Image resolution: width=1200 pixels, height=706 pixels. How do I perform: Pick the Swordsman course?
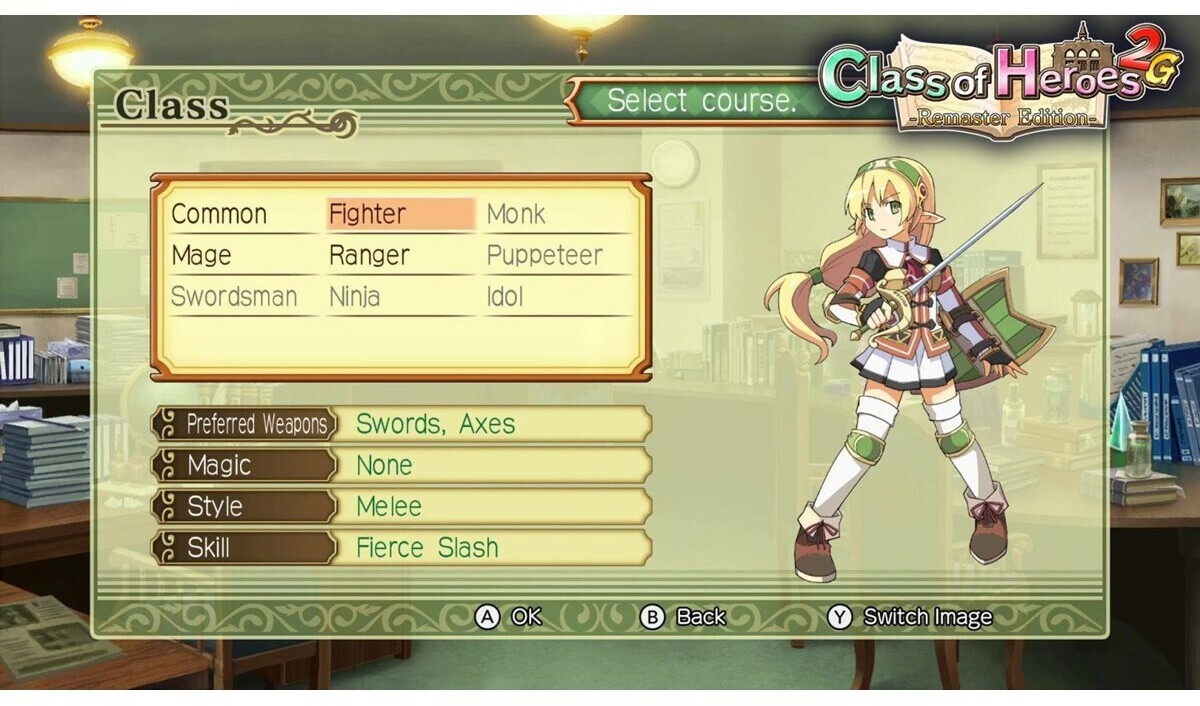tap(234, 297)
